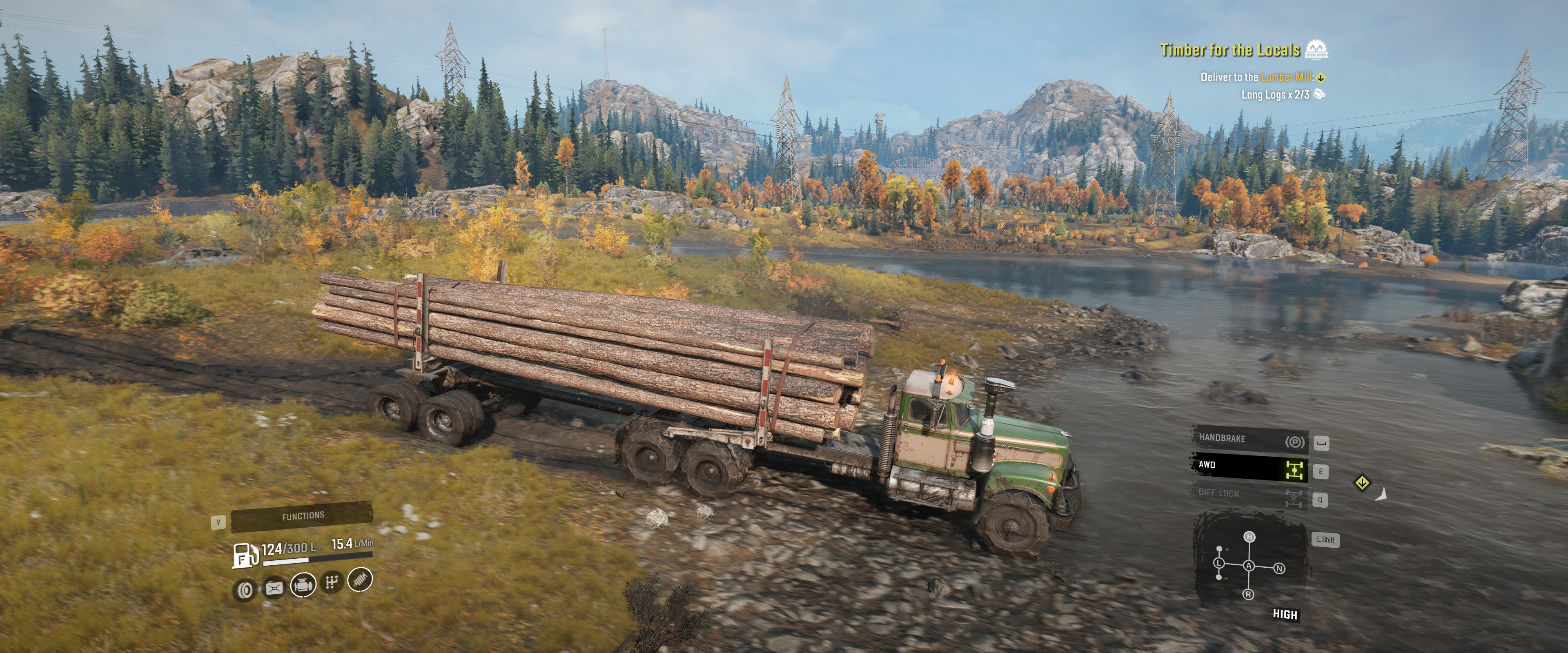Click the suspension spring status icon
The height and width of the screenshot is (653, 1568).
pyautogui.click(x=360, y=580)
